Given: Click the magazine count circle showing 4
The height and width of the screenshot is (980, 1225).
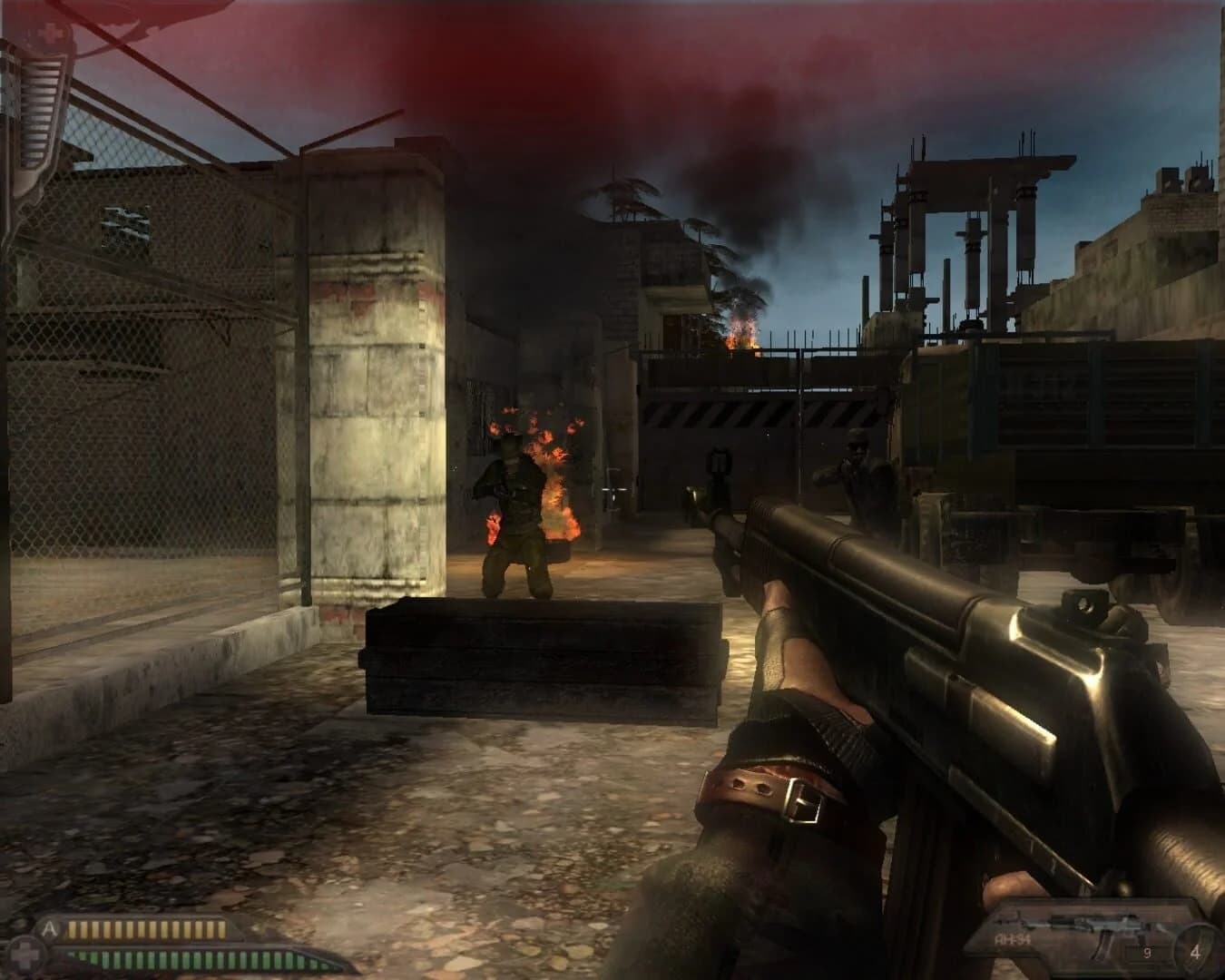Looking at the screenshot, I should [1196, 952].
